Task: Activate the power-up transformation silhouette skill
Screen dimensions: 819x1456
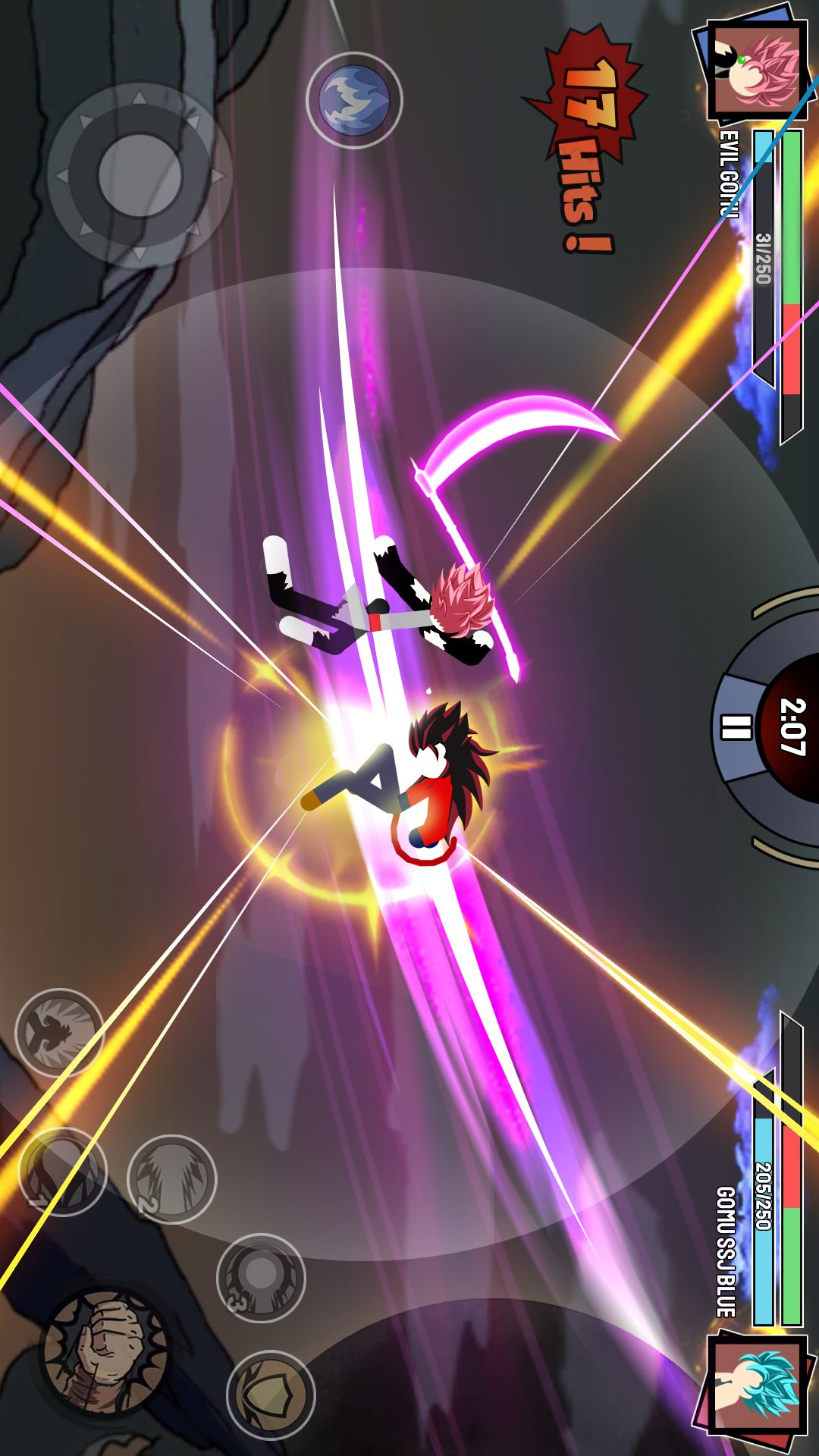Action: click(x=59, y=1032)
